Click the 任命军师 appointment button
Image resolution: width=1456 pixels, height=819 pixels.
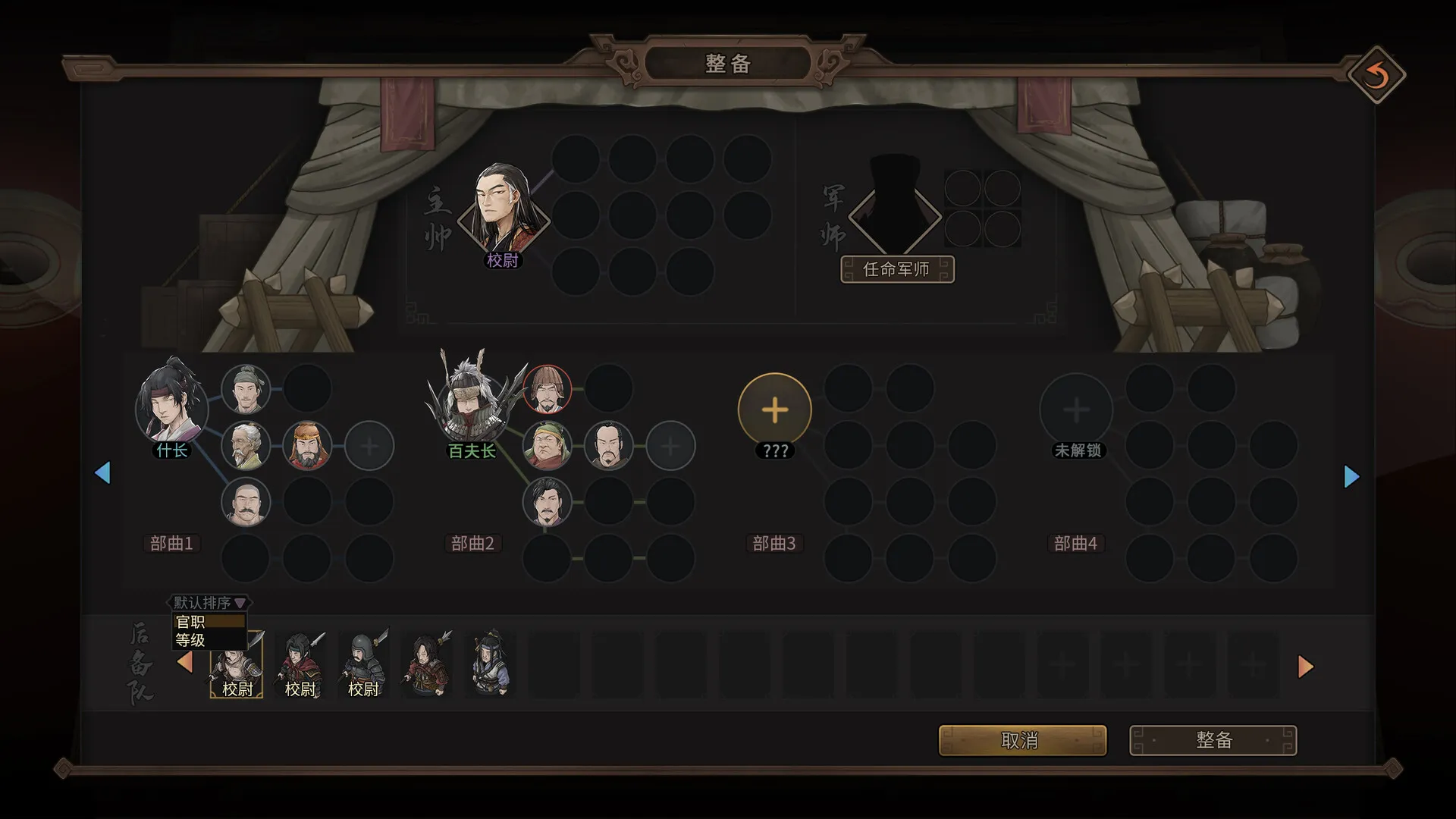pyautogui.click(x=899, y=270)
